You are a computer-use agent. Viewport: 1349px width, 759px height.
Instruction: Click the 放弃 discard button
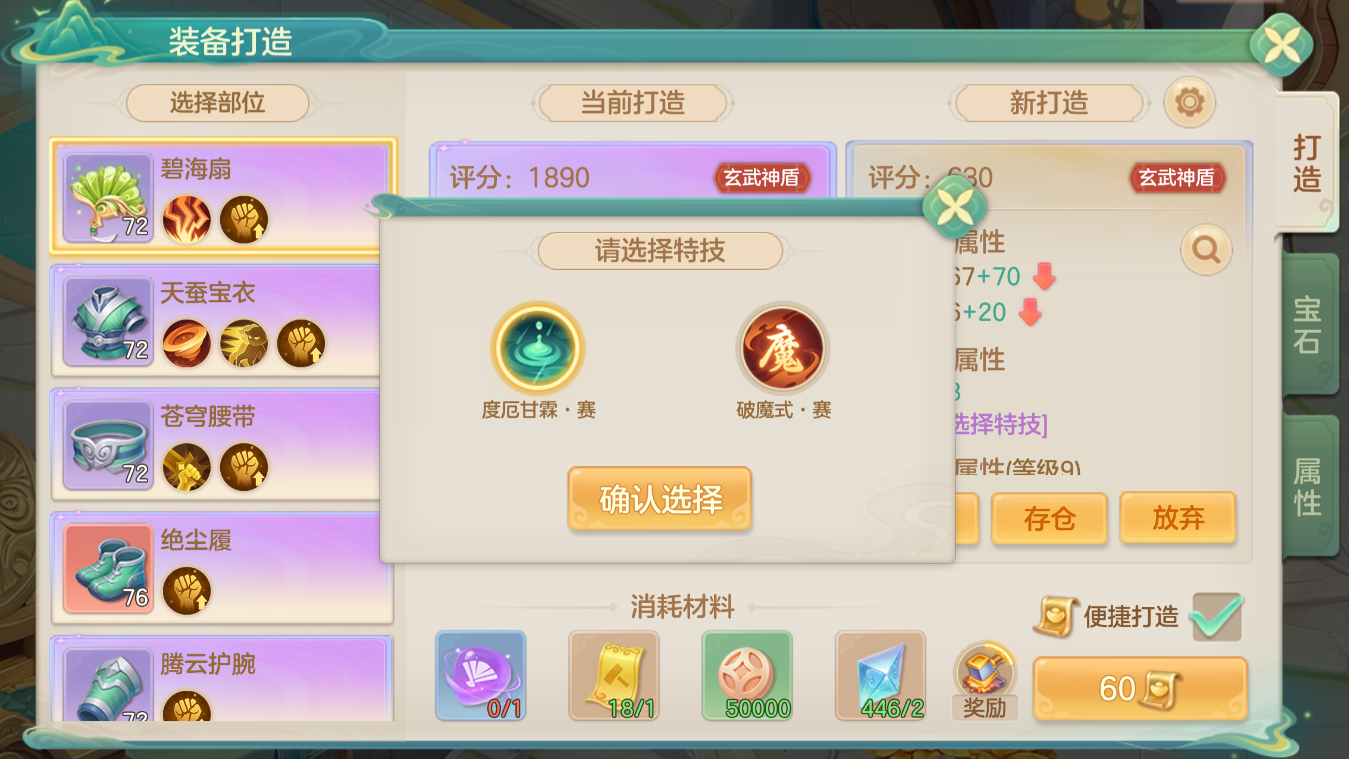pyautogui.click(x=1178, y=518)
